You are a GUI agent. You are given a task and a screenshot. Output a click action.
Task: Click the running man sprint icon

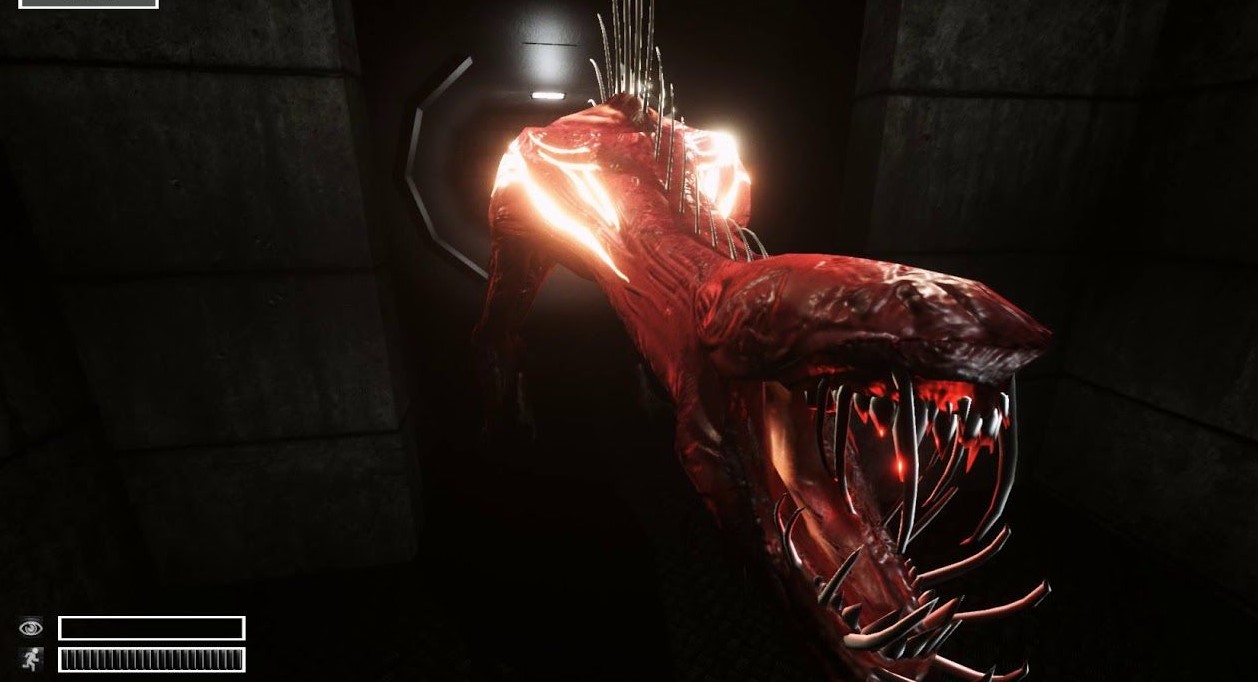31,659
